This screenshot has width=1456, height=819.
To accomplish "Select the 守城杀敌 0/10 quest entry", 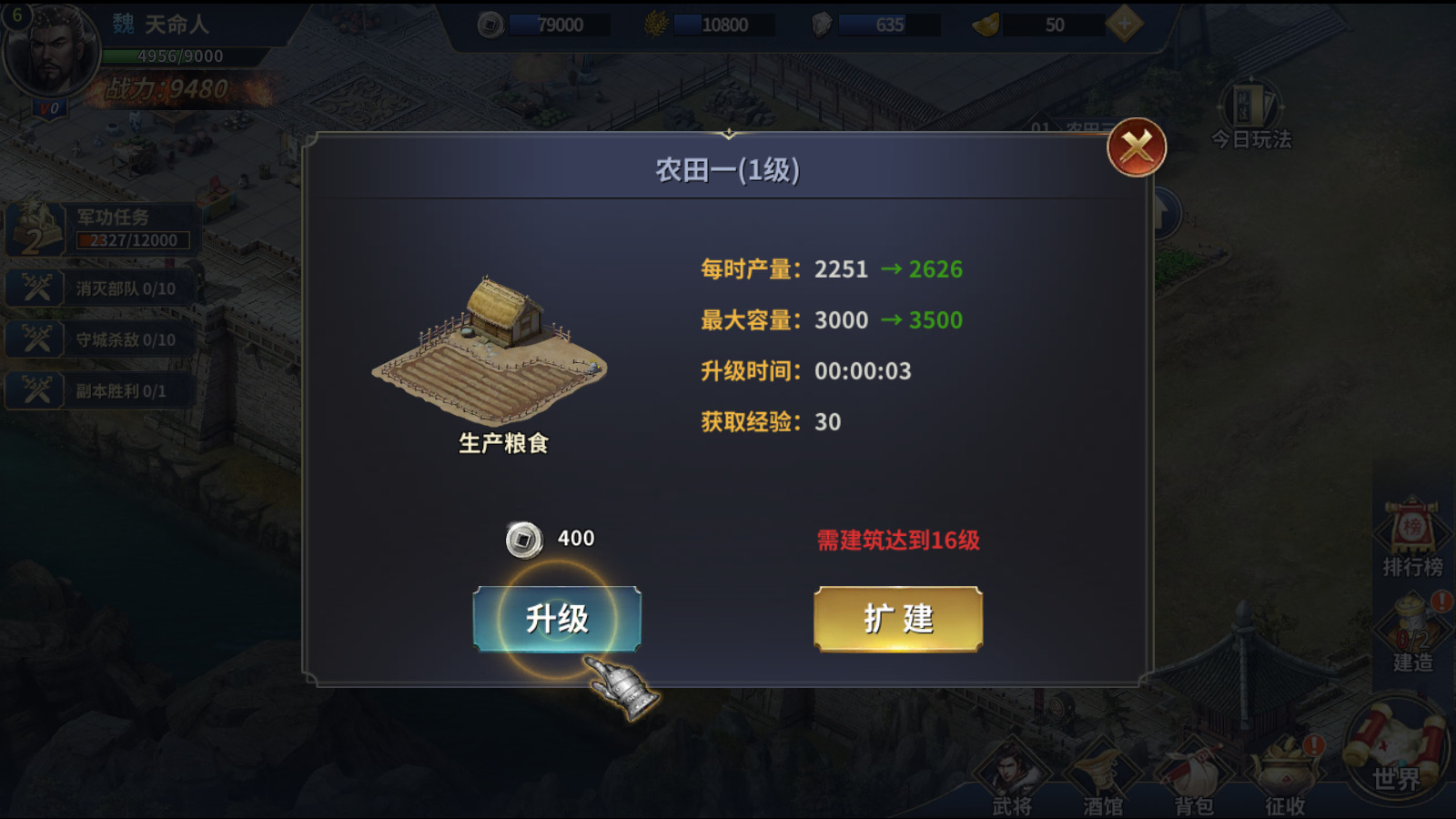I will click(x=102, y=339).
